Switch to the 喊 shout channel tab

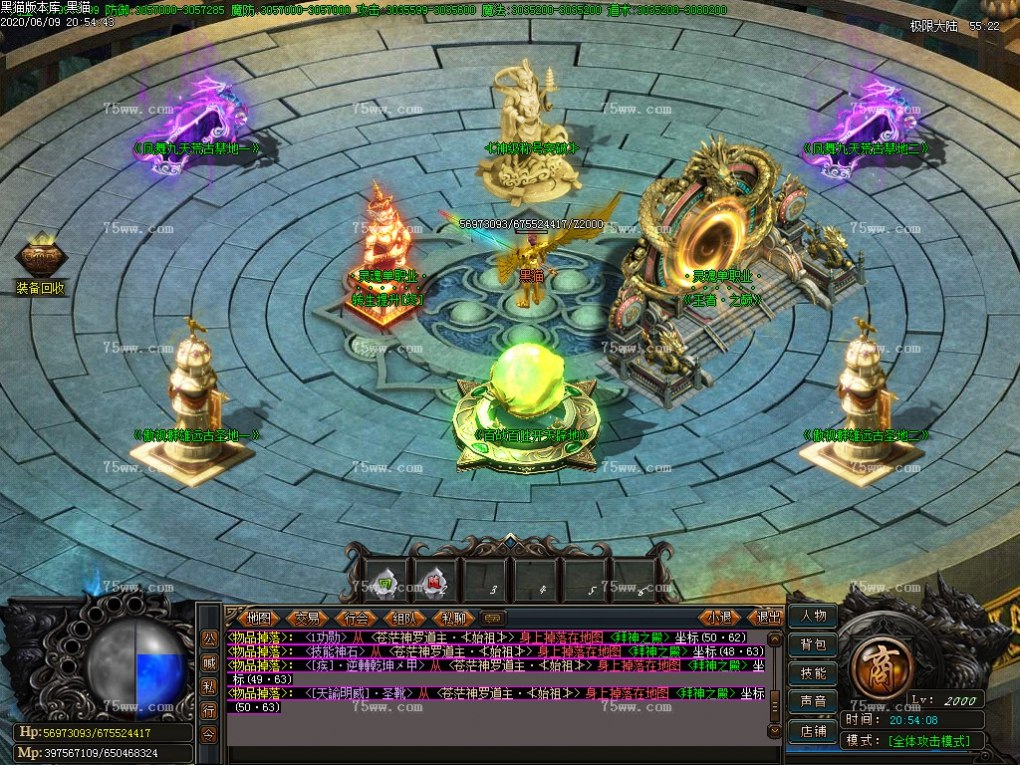[x=209, y=662]
